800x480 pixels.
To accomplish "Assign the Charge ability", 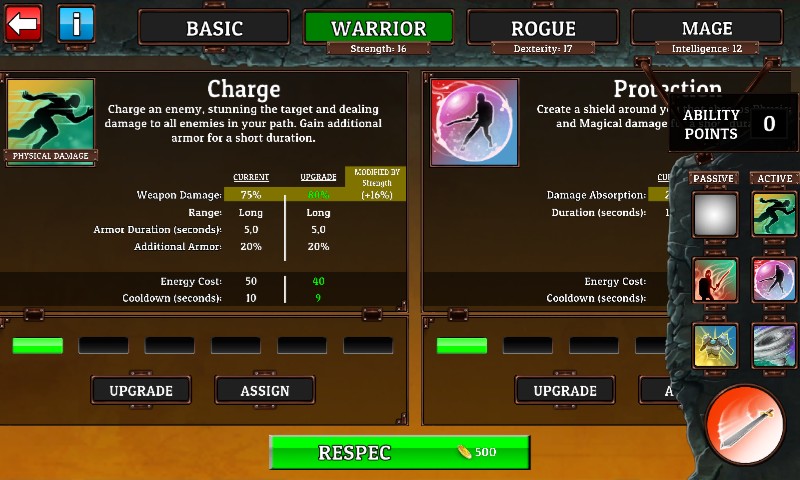I will 265,390.
